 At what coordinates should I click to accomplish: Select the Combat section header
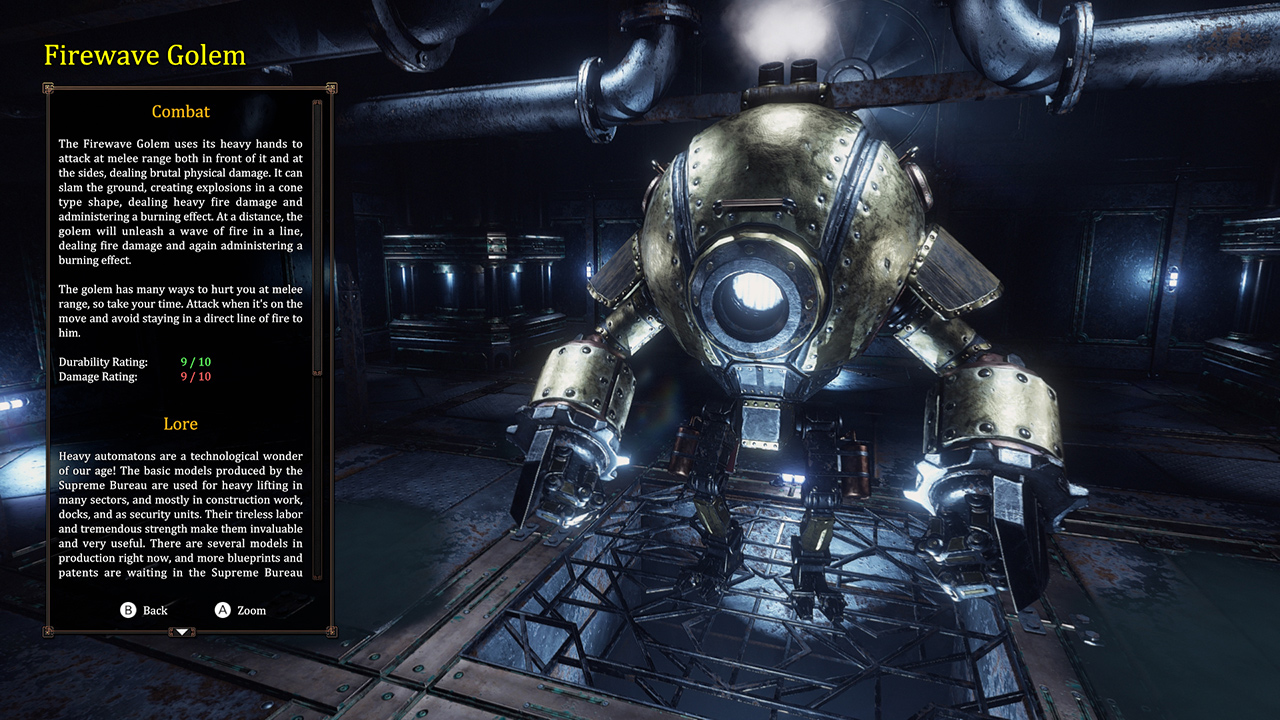181,111
